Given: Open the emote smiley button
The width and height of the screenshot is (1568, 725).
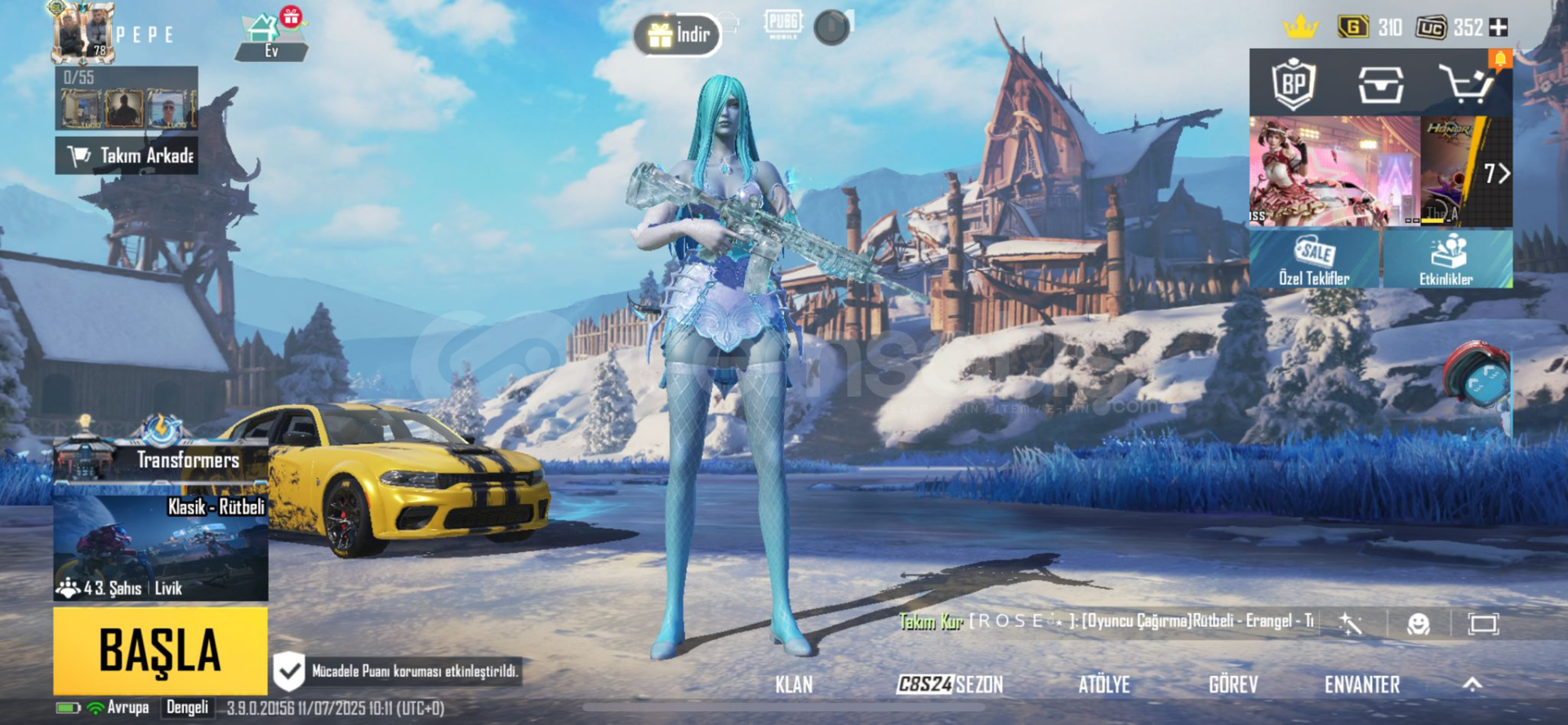Looking at the screenshot, I should click(1419, 625).
